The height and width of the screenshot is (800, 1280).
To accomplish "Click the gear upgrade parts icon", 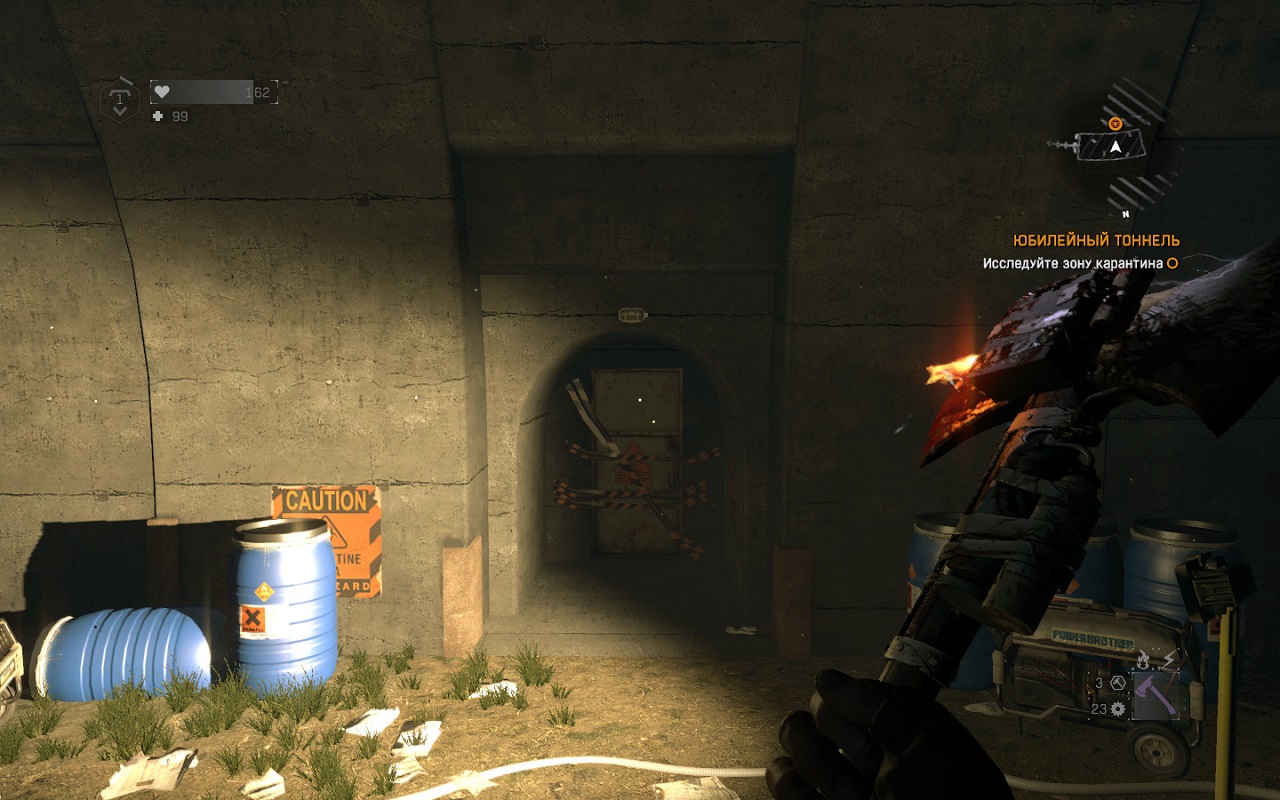I will pos(1117,709).
